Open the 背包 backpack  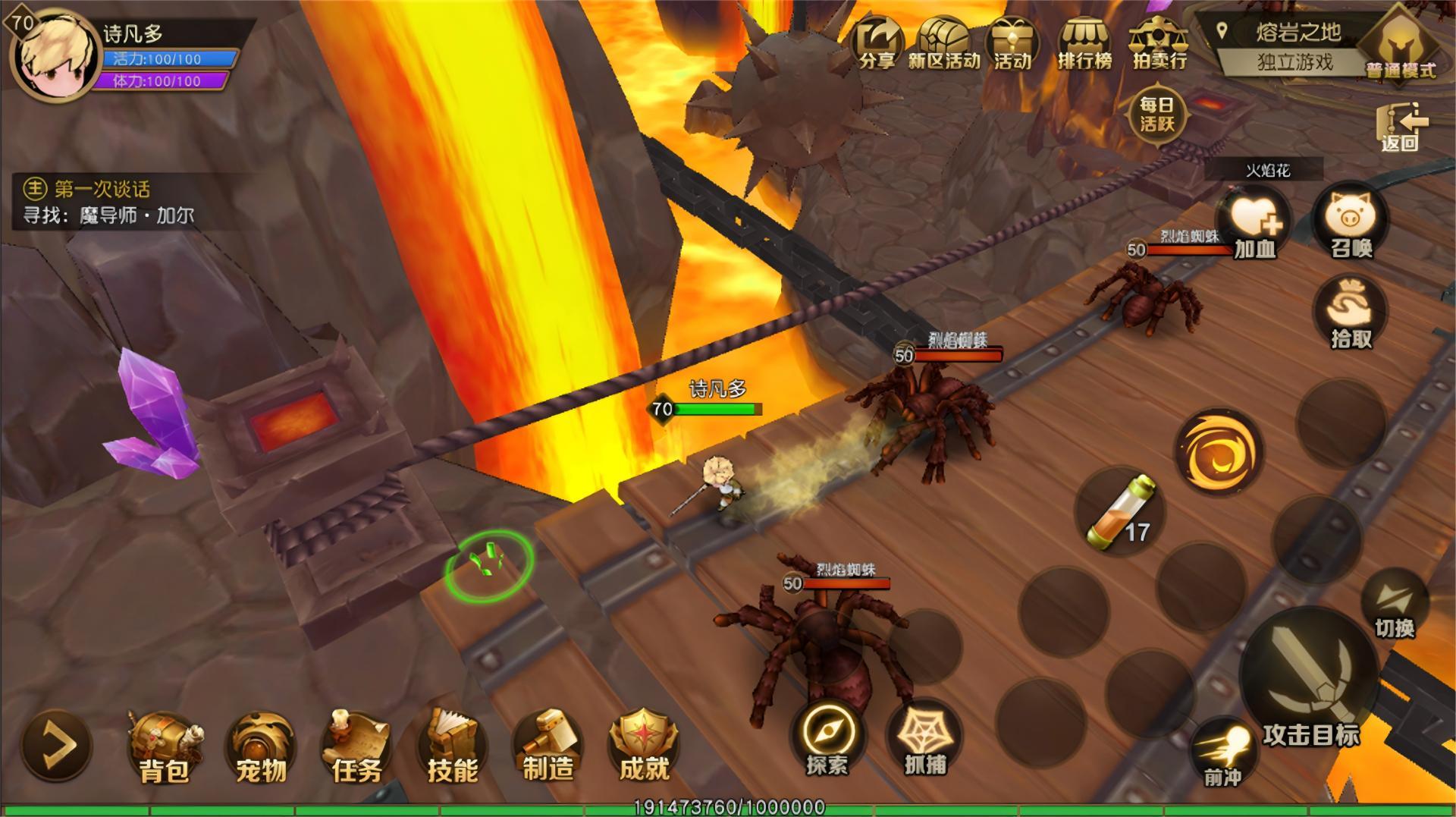[x=165, y=748]
